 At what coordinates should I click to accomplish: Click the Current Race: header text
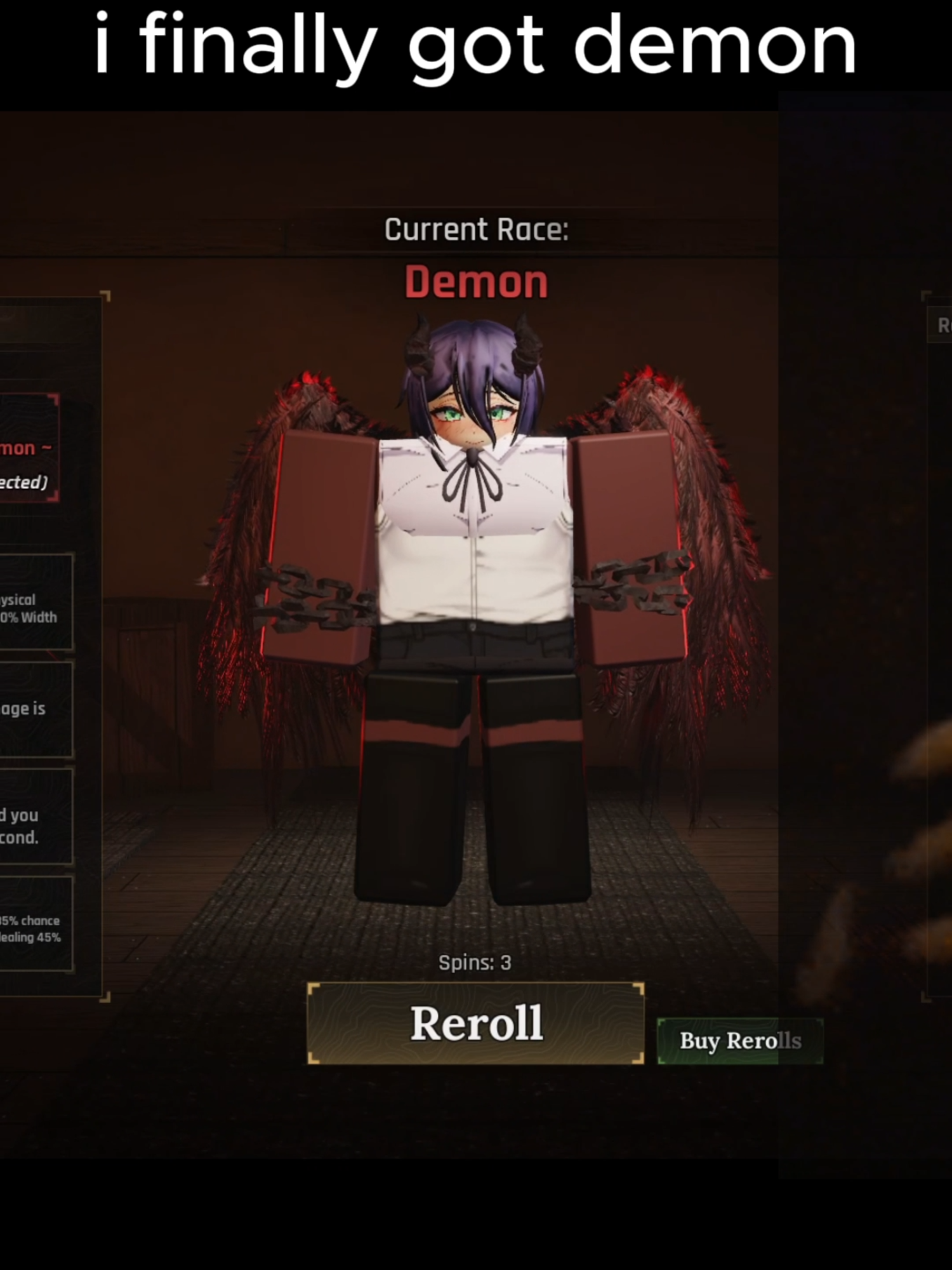click(476, 229)
